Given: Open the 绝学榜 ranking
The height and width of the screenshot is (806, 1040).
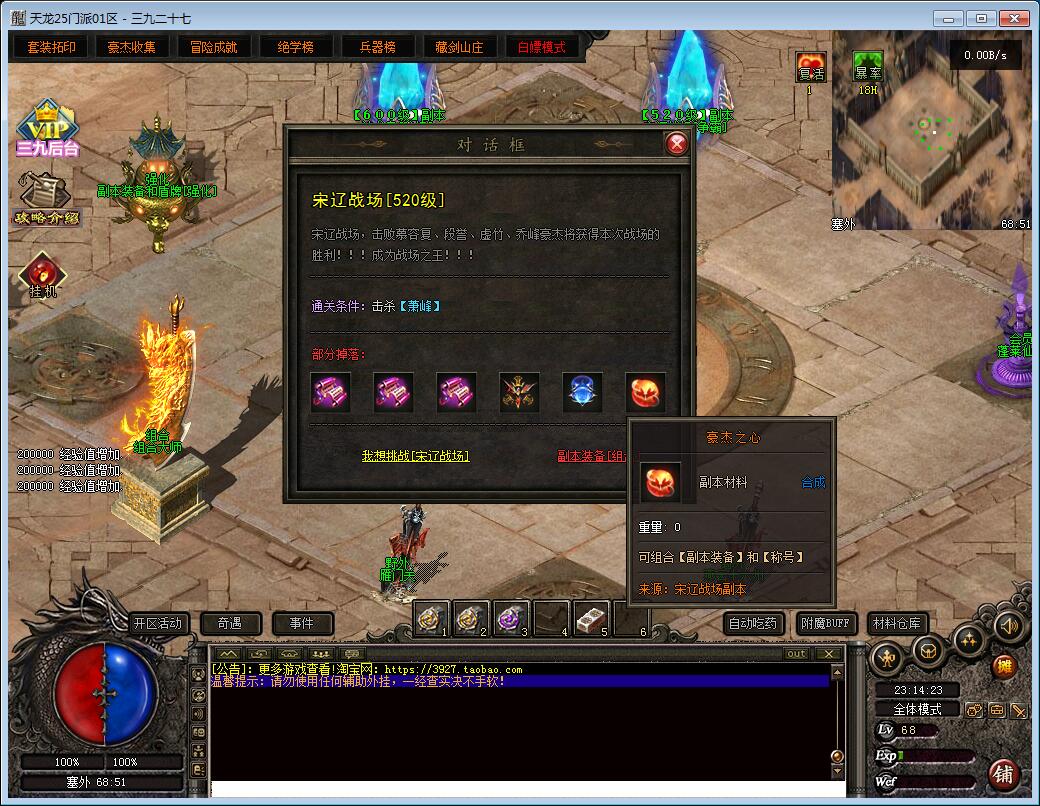Looking at the screenshot, I should (x=295, y=47).
